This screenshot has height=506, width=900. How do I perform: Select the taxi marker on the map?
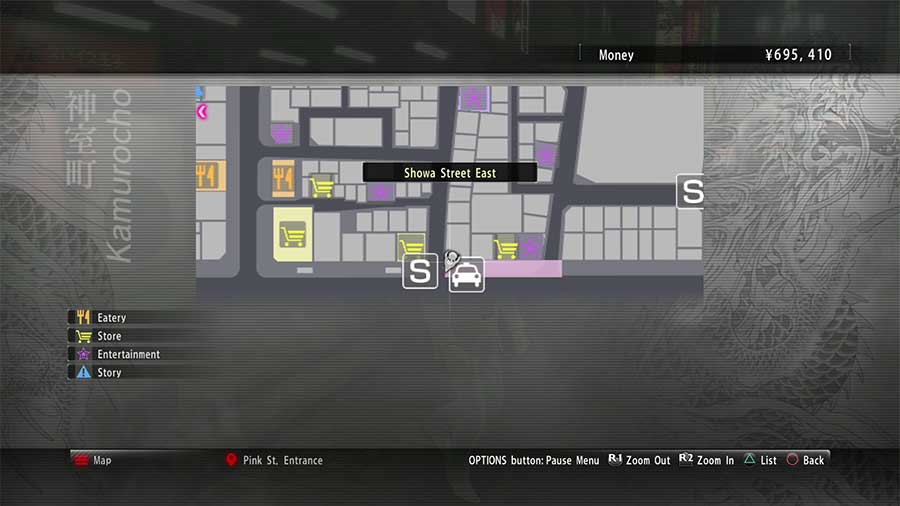467,274
